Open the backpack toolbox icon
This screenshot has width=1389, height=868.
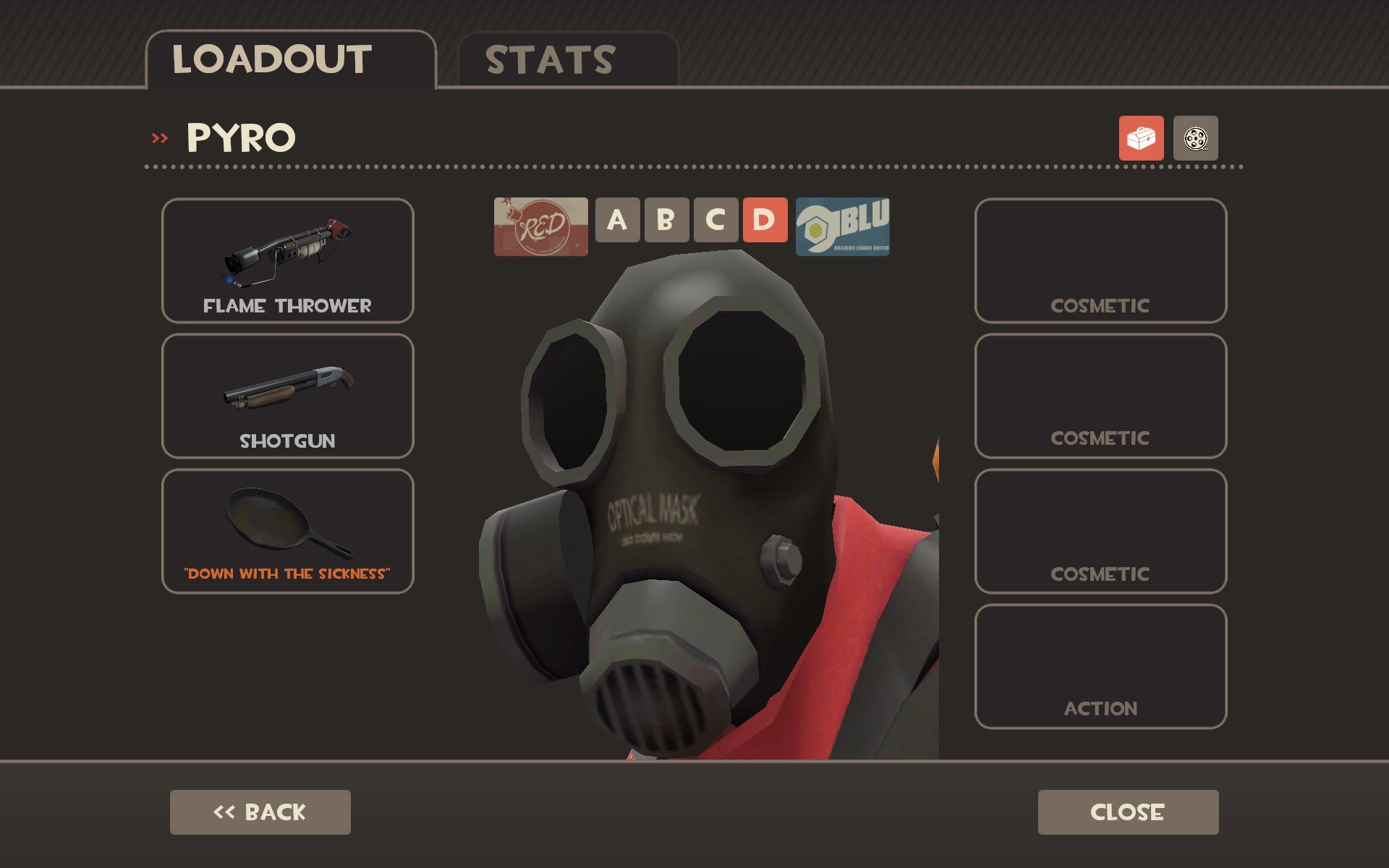(1142, 139)
